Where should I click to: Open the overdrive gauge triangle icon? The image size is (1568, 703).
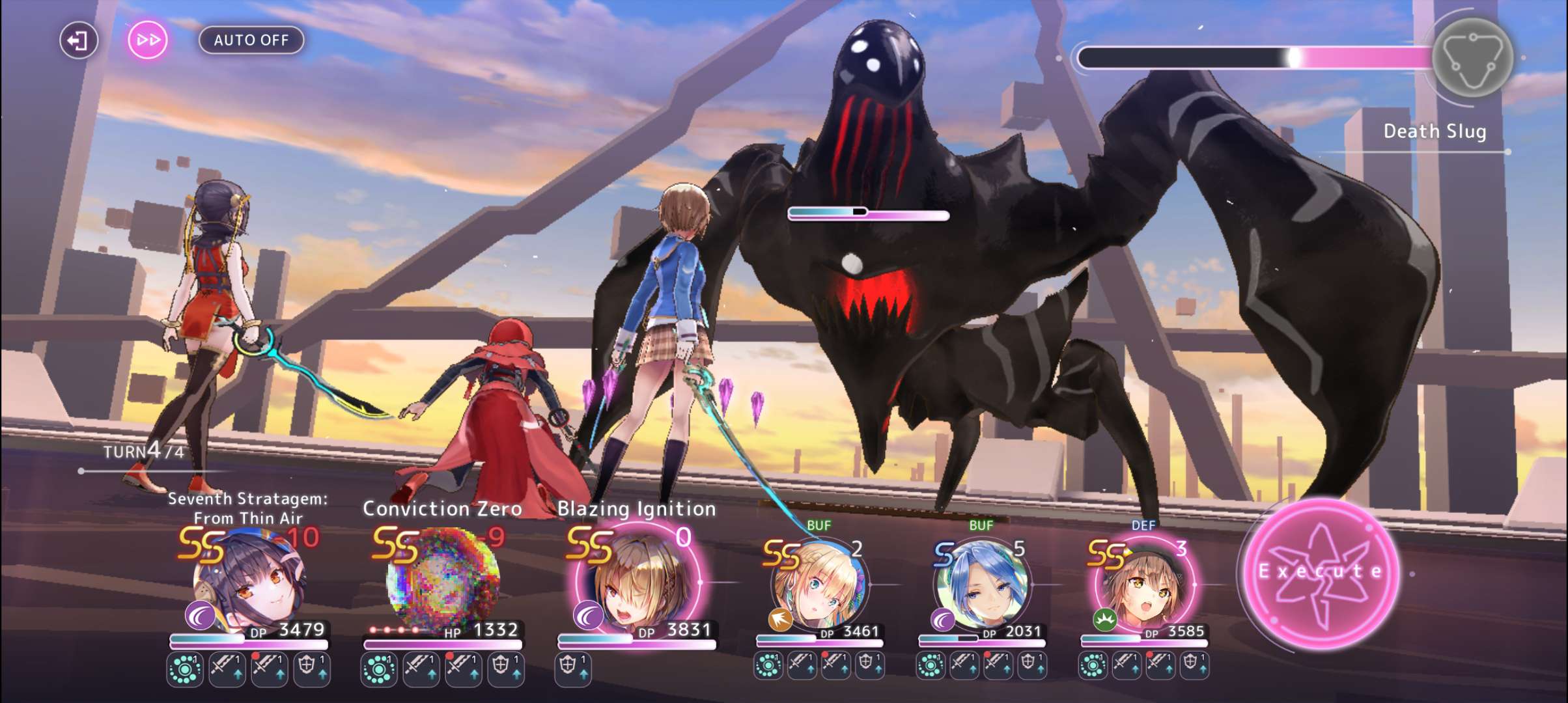coord(1472,59)
